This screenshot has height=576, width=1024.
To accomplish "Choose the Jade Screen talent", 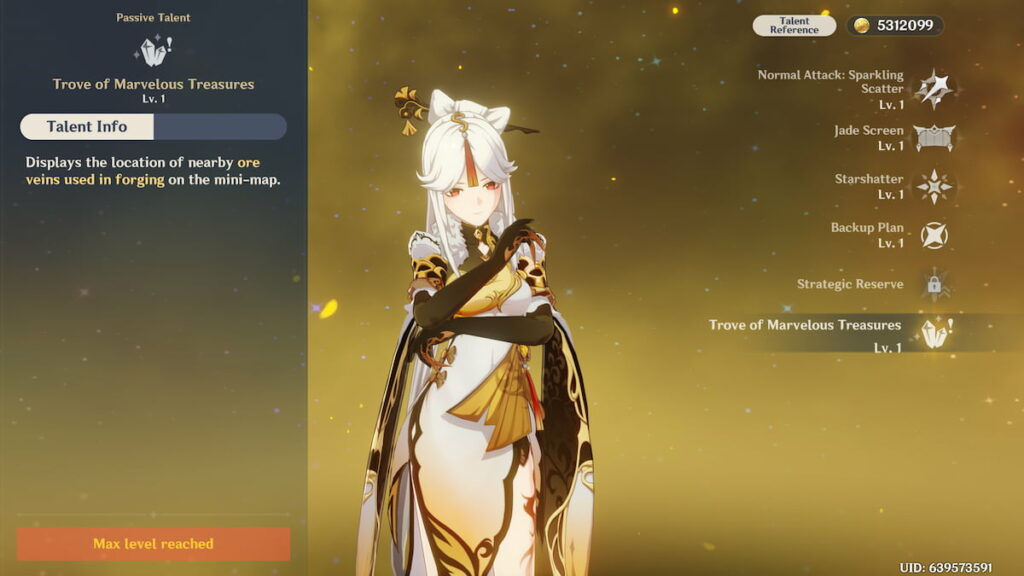I will [934, 138].
